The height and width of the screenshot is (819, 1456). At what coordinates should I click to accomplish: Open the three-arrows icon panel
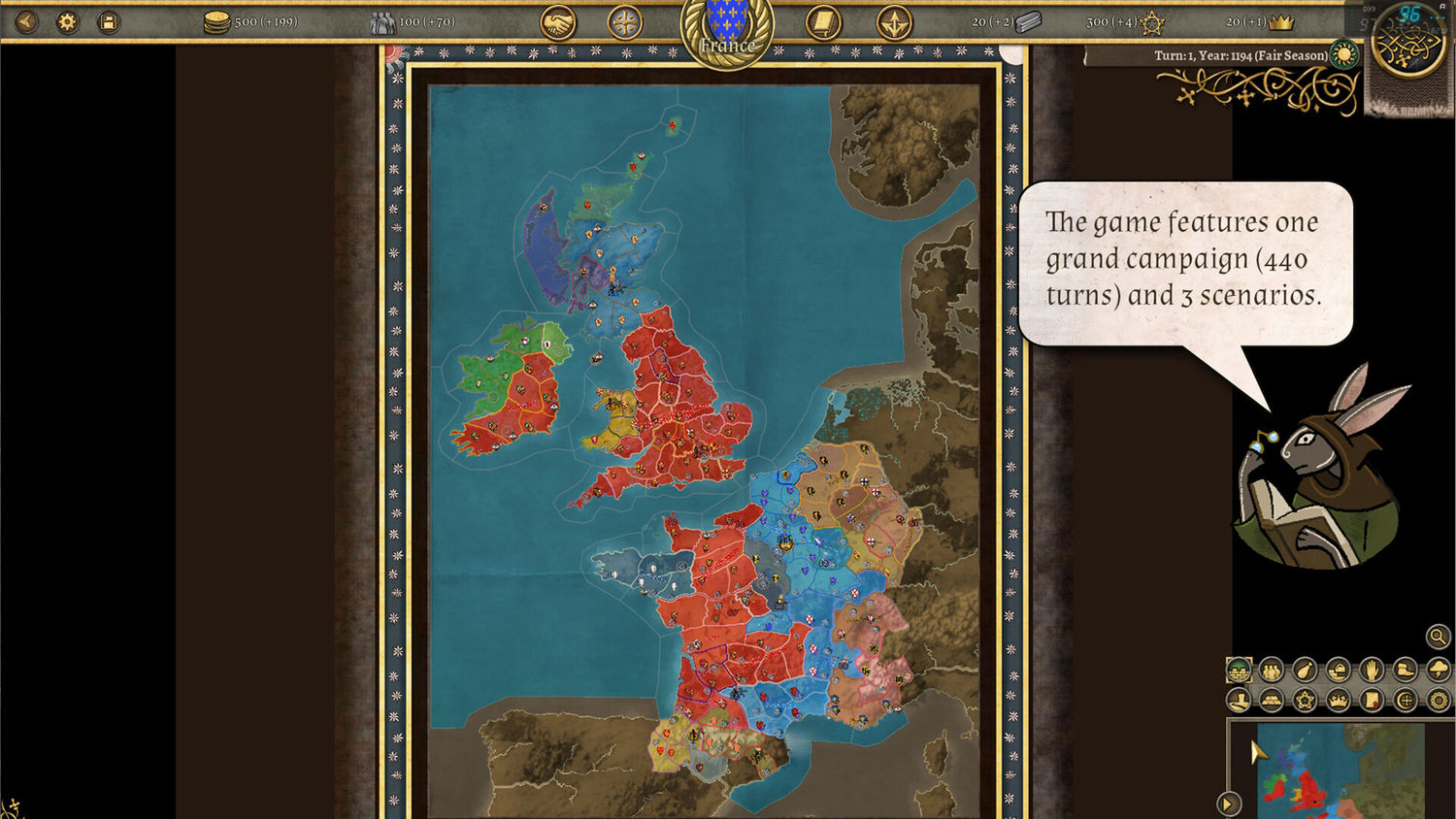coord(894,22)
